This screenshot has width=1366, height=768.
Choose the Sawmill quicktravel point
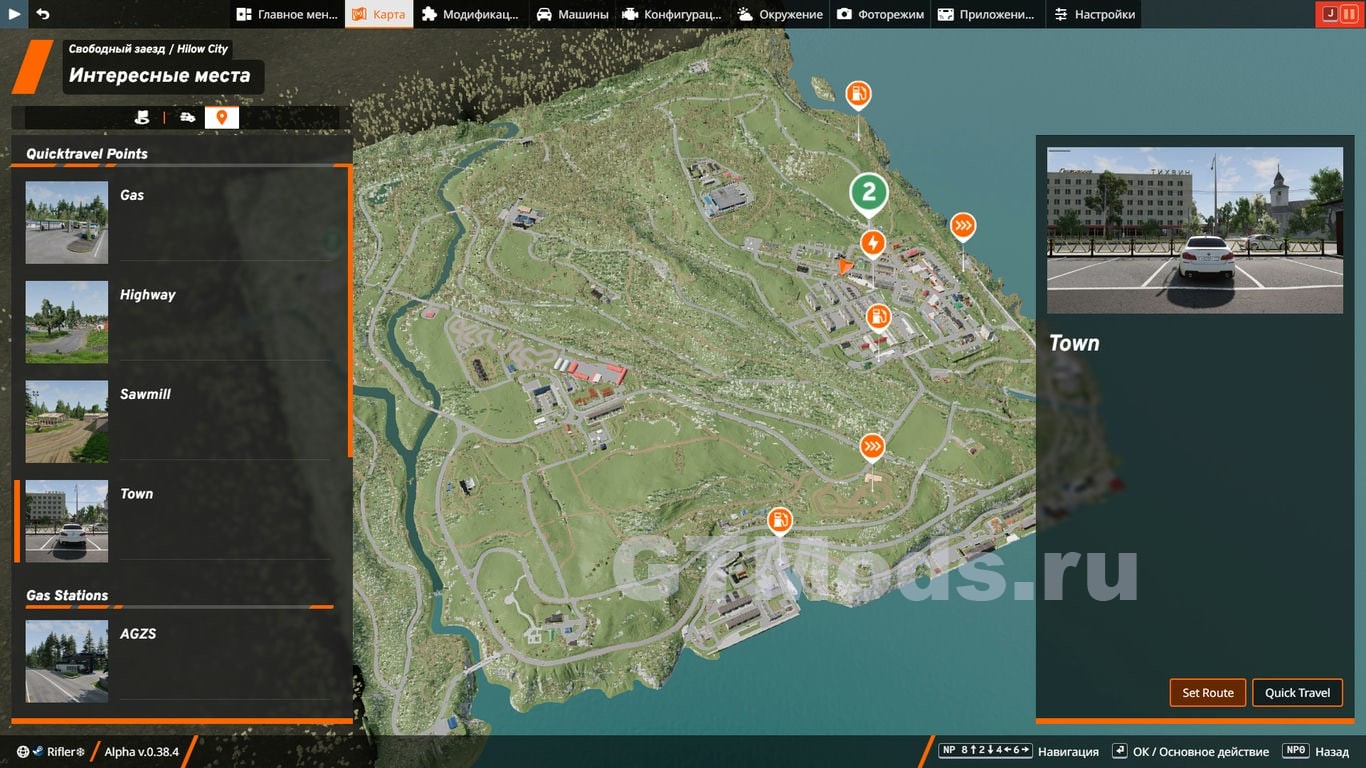(178, 421)
